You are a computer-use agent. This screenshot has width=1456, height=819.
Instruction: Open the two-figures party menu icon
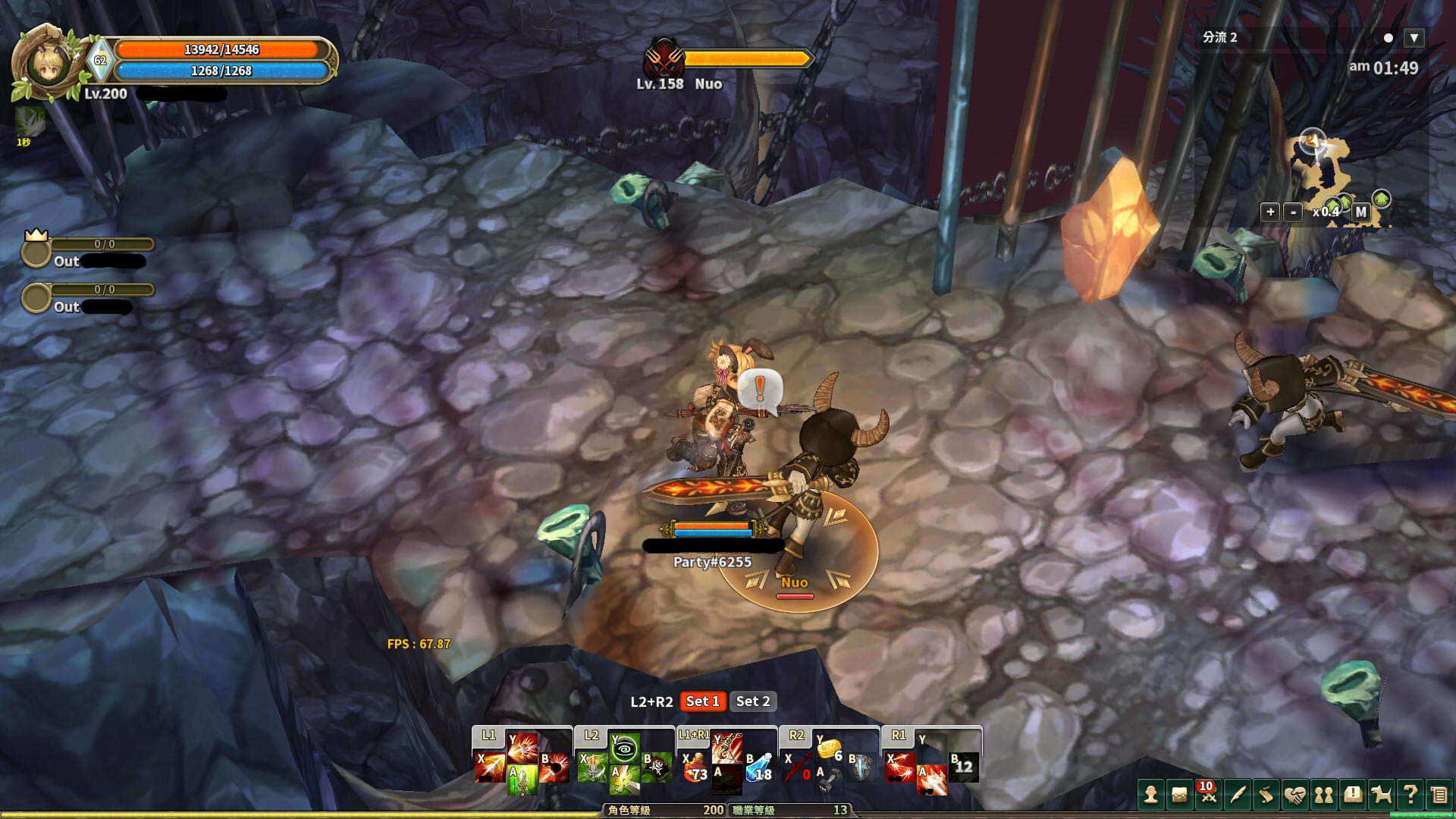(1324, 795)
